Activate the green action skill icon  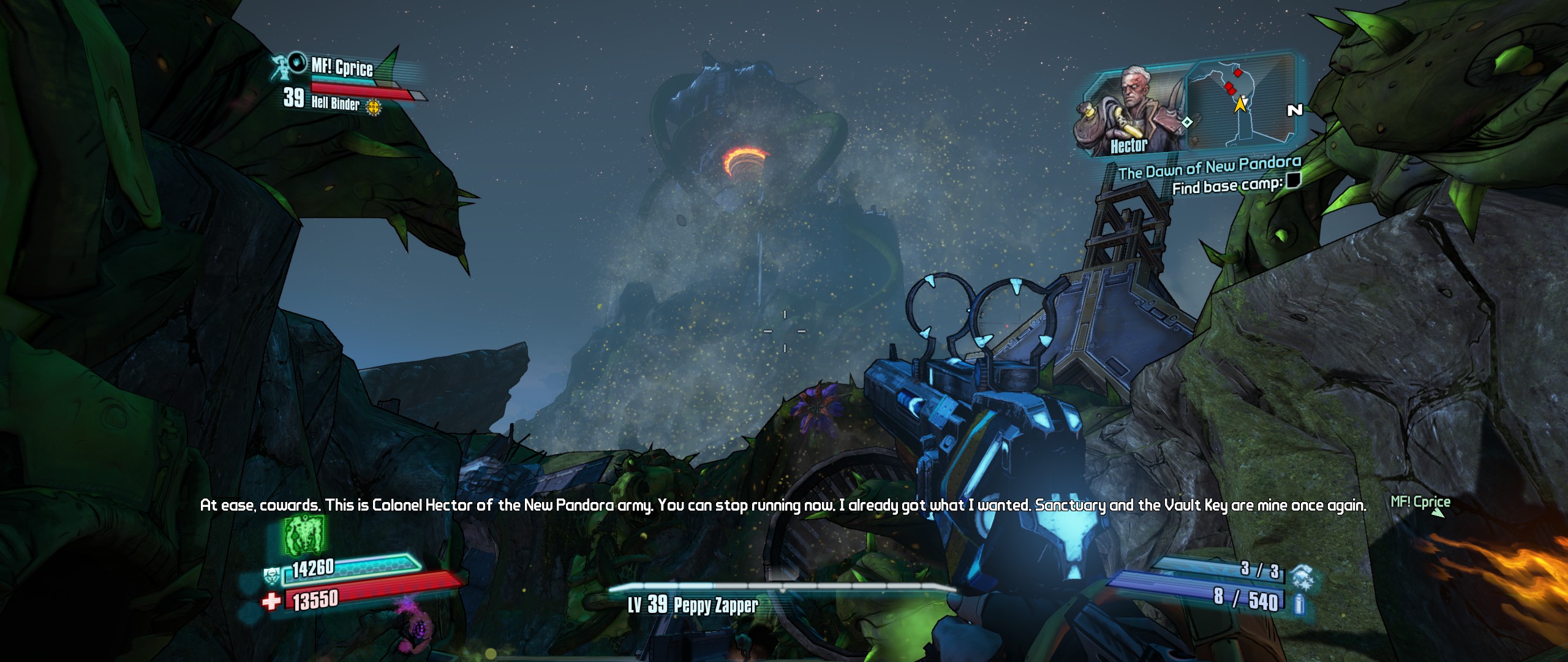pyautogui.click(x=304, y=535)
